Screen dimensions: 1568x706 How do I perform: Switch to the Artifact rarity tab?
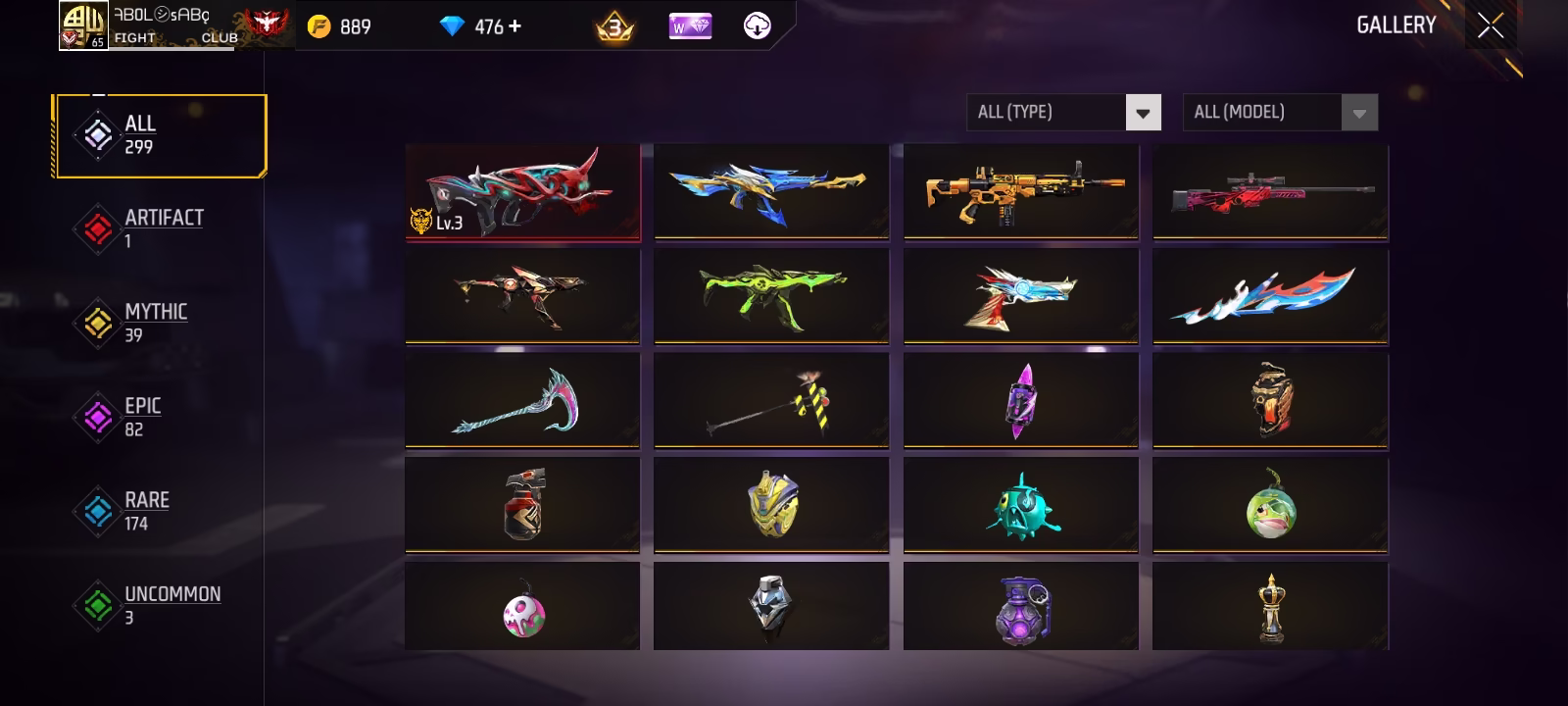[x=162, y=228]
